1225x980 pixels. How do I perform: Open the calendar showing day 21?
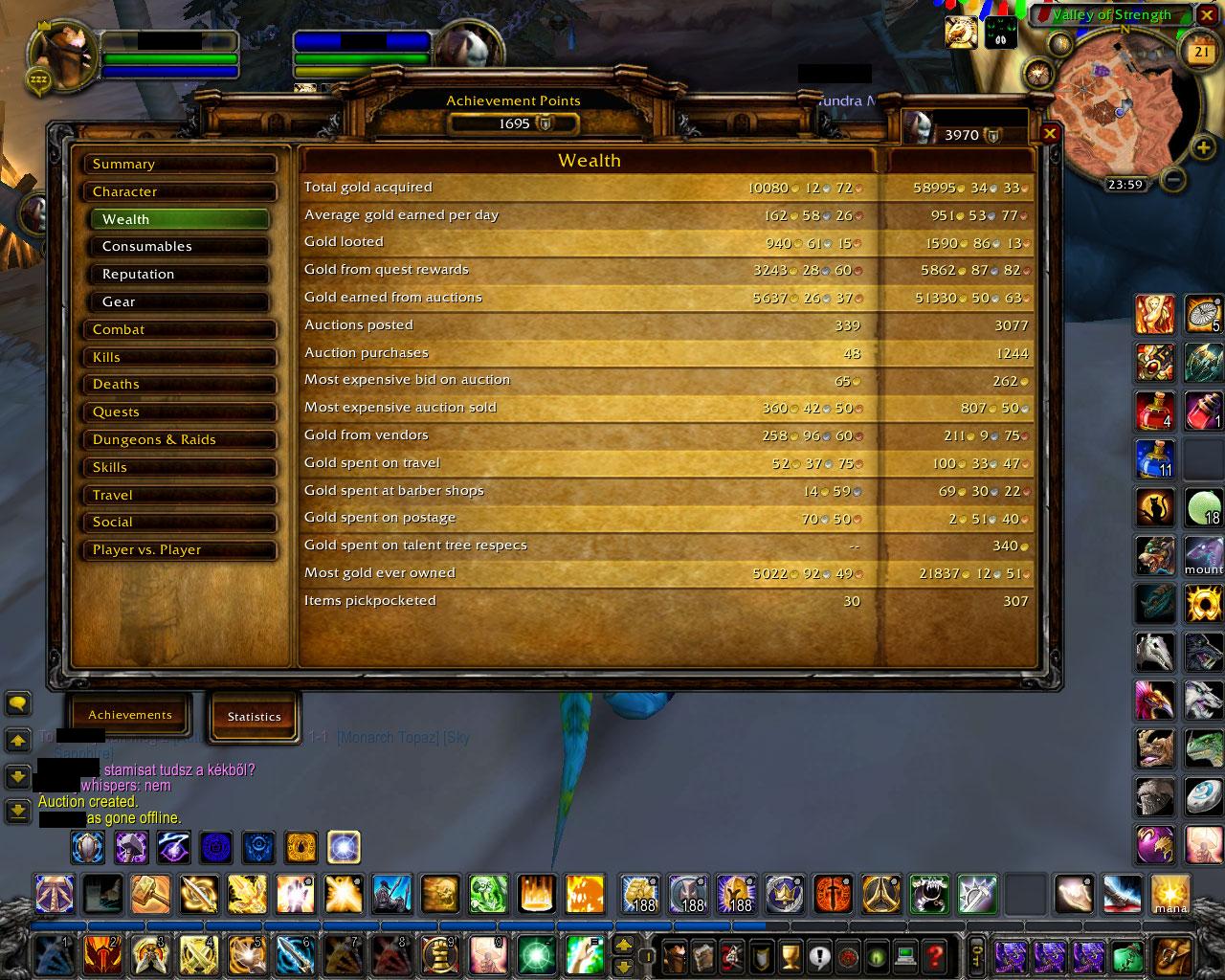coord(1201,54)
